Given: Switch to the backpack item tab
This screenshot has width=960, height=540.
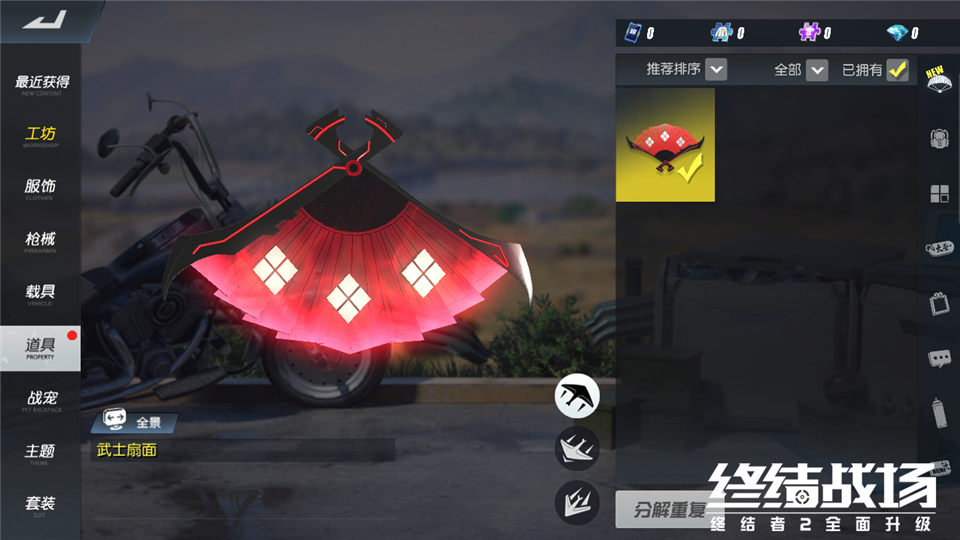Looking at the screenshot, I should [939, 139].
